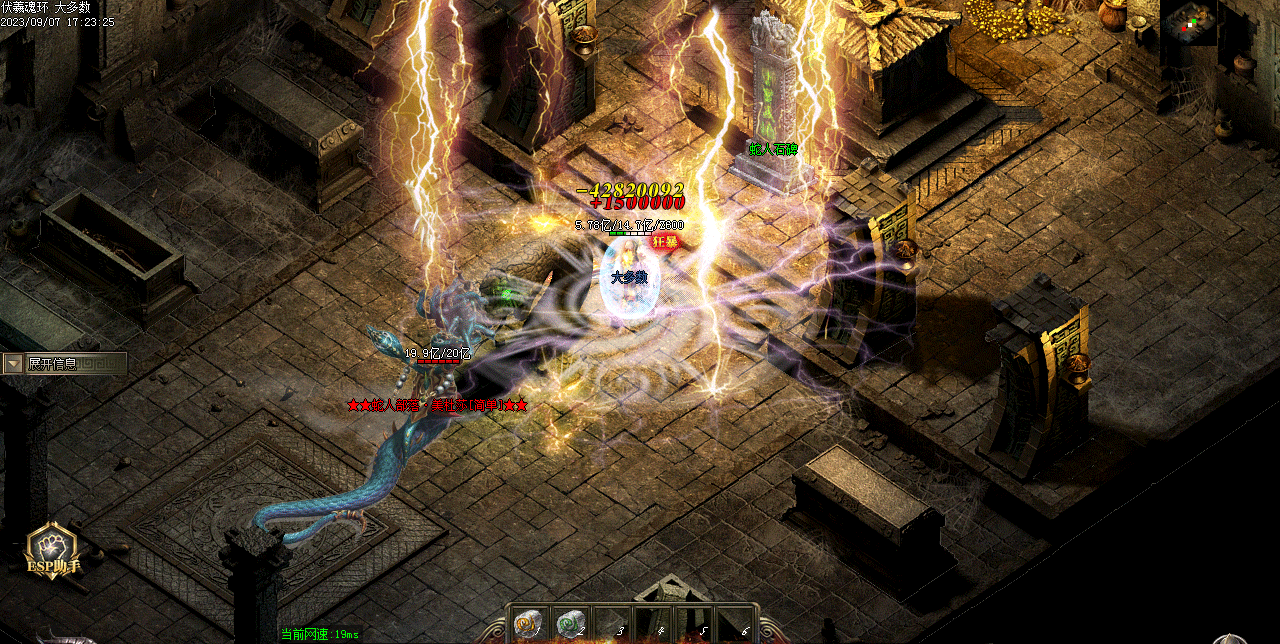Open the dungeon minimap
The image size is (1280, 644).
(x=1188, y=23)
